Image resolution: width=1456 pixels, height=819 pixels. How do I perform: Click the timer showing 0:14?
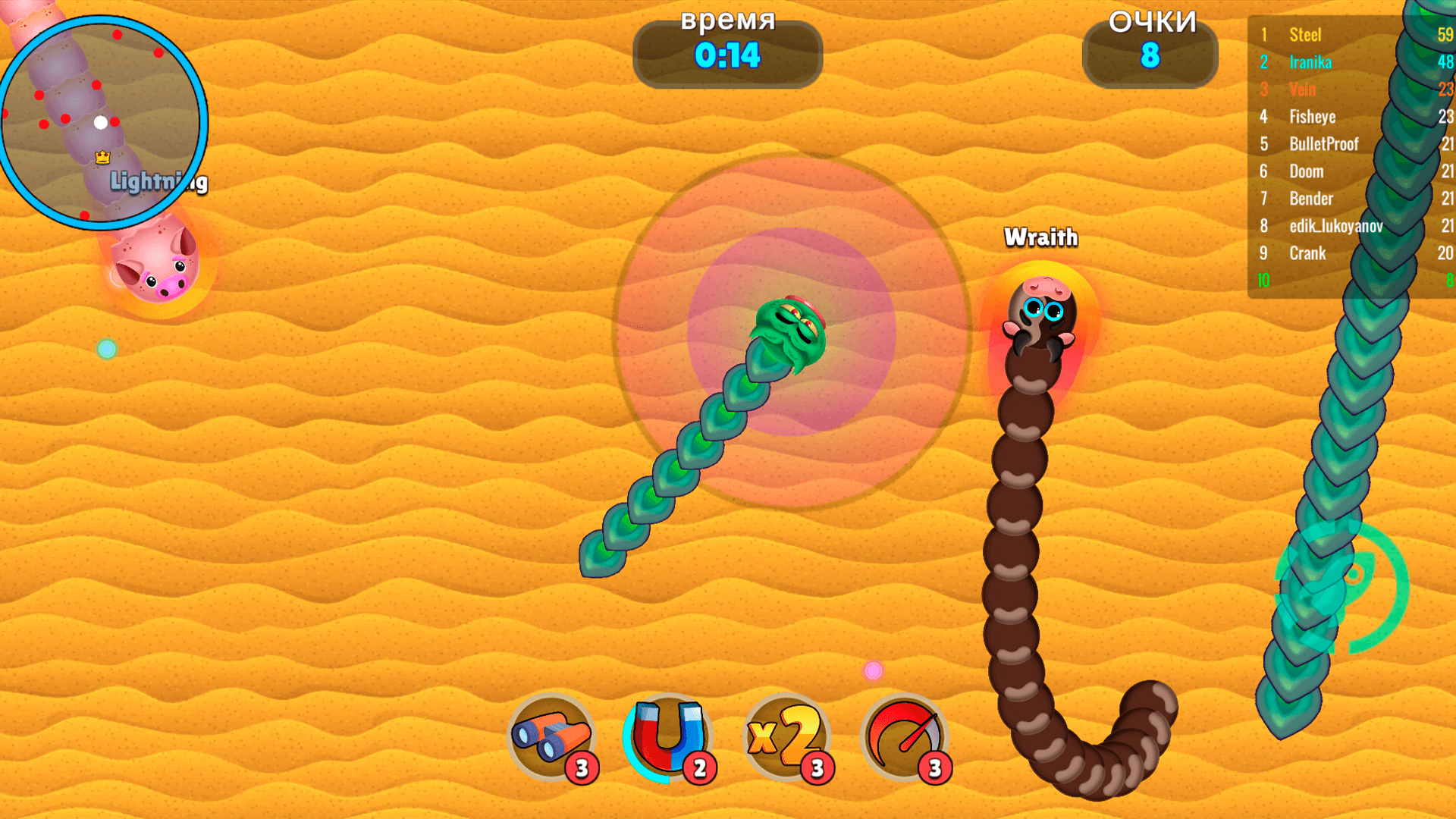726,55
